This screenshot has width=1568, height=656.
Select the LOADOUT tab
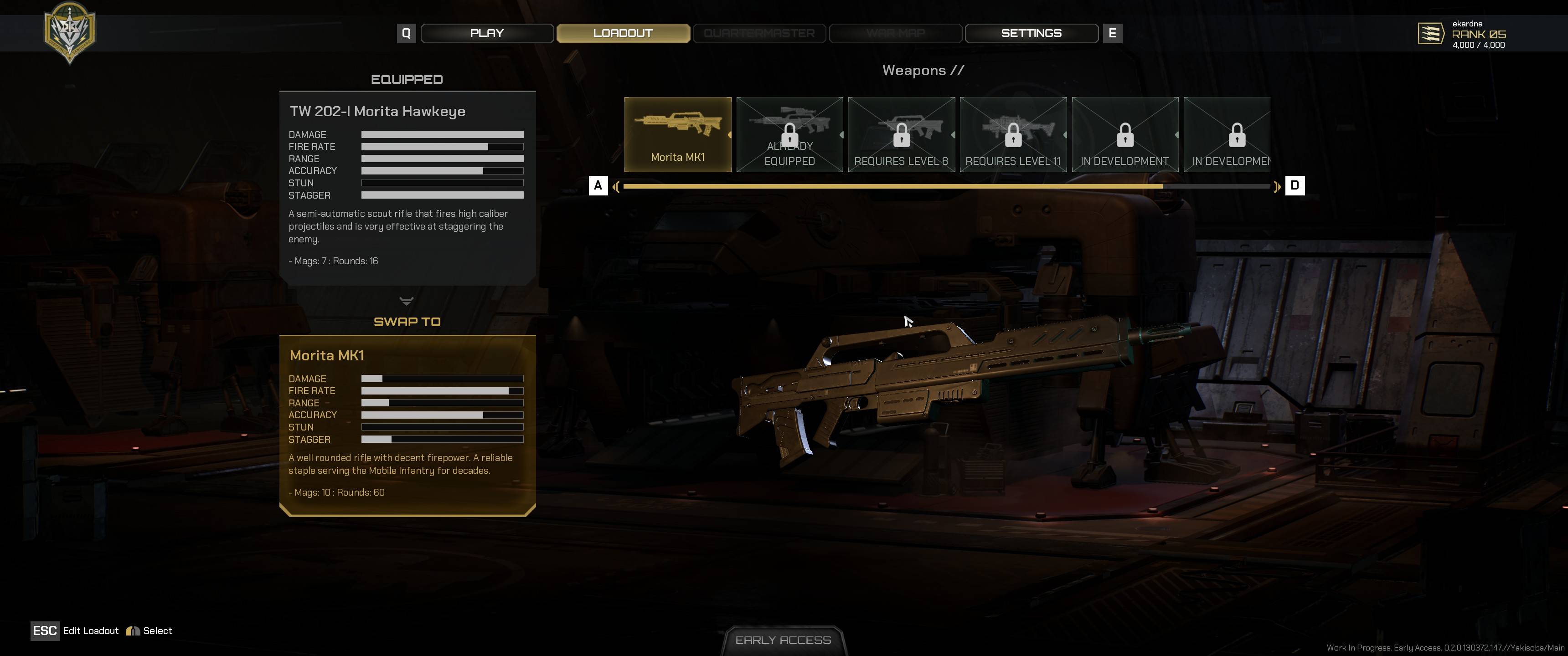coord(623,33)
